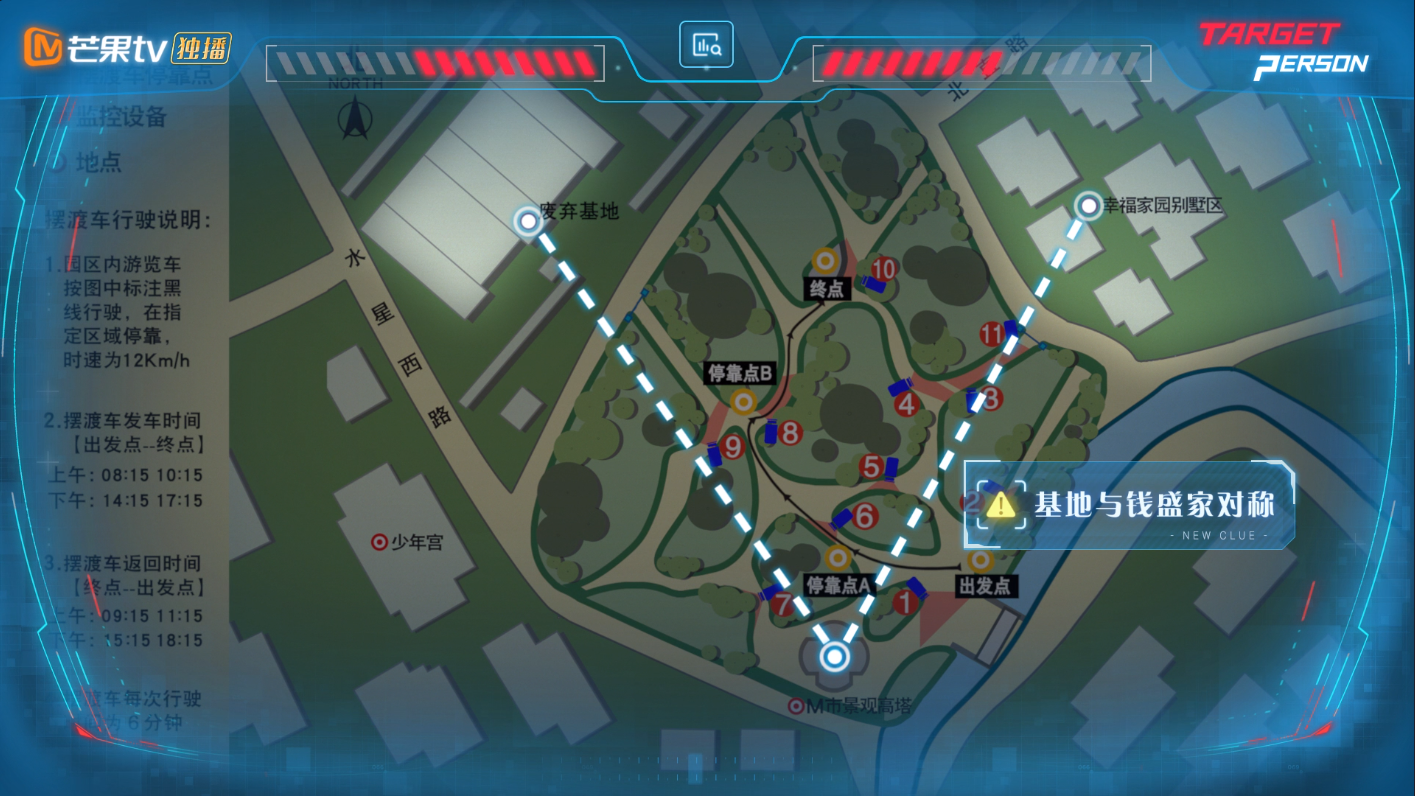Image resolution: width=1415 pixels, height=796 pixels.
Task: Select the 出发点 departure marker
Action: [981, 559]
